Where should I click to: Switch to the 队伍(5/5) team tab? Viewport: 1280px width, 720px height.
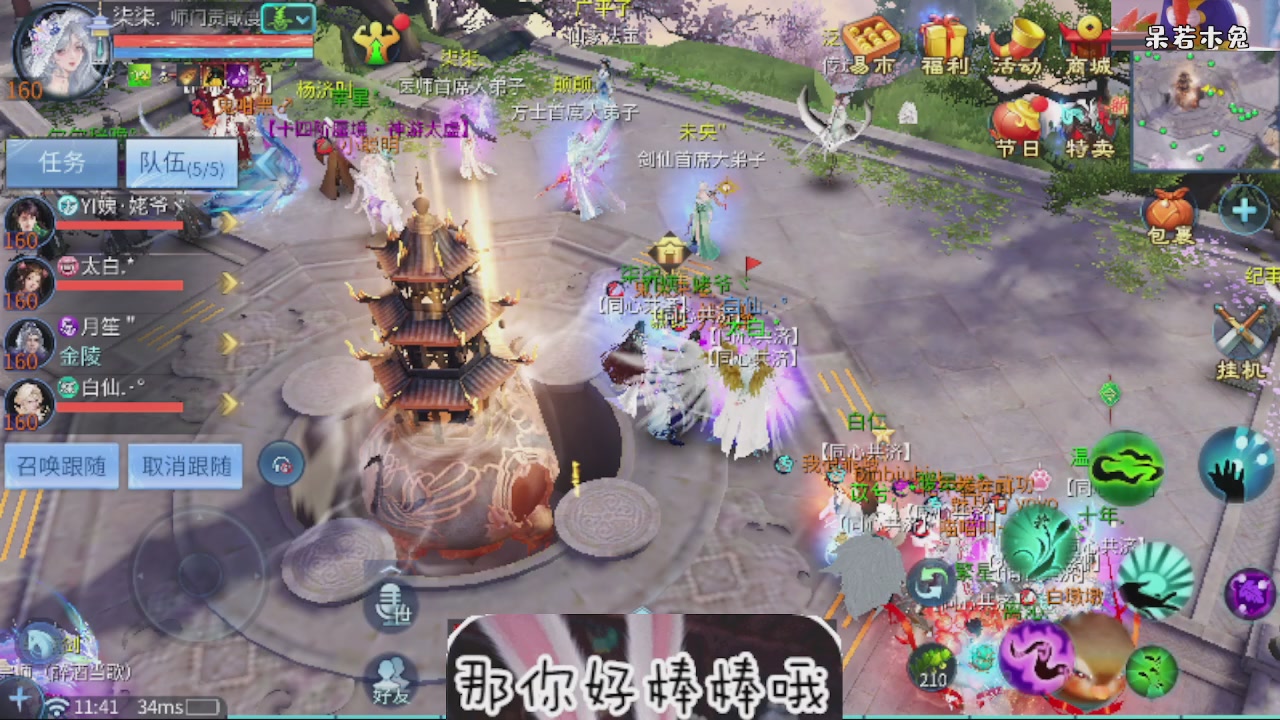tap(180, 162)
